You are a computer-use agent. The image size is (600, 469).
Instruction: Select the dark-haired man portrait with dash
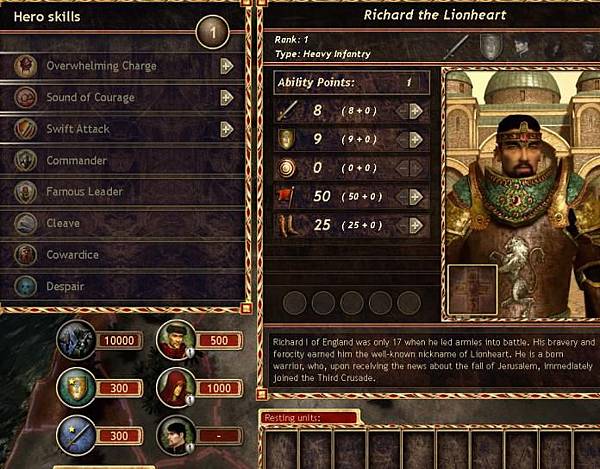(x=176, y=434)
